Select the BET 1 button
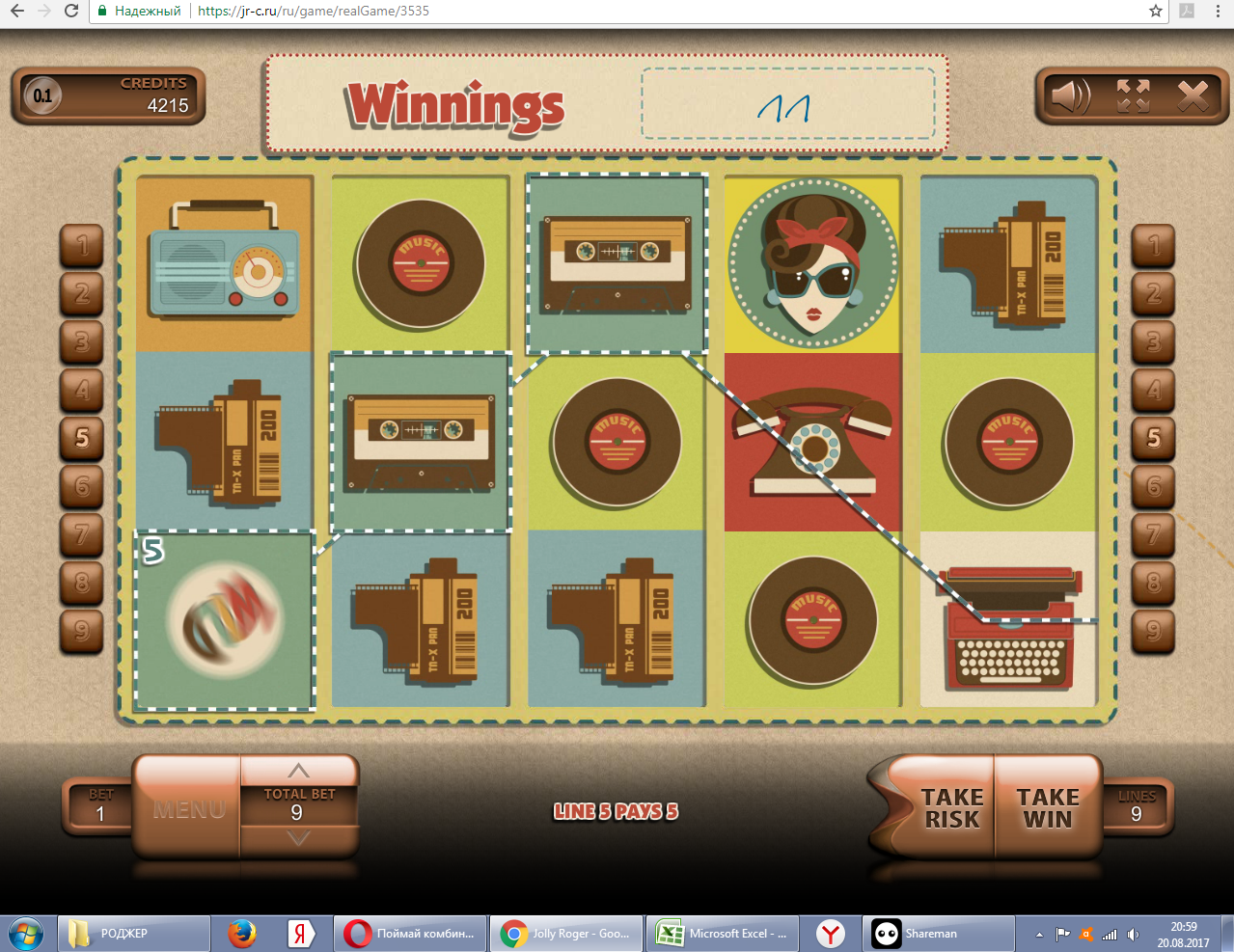The image size is (1234, 952). tap(99, 806)
